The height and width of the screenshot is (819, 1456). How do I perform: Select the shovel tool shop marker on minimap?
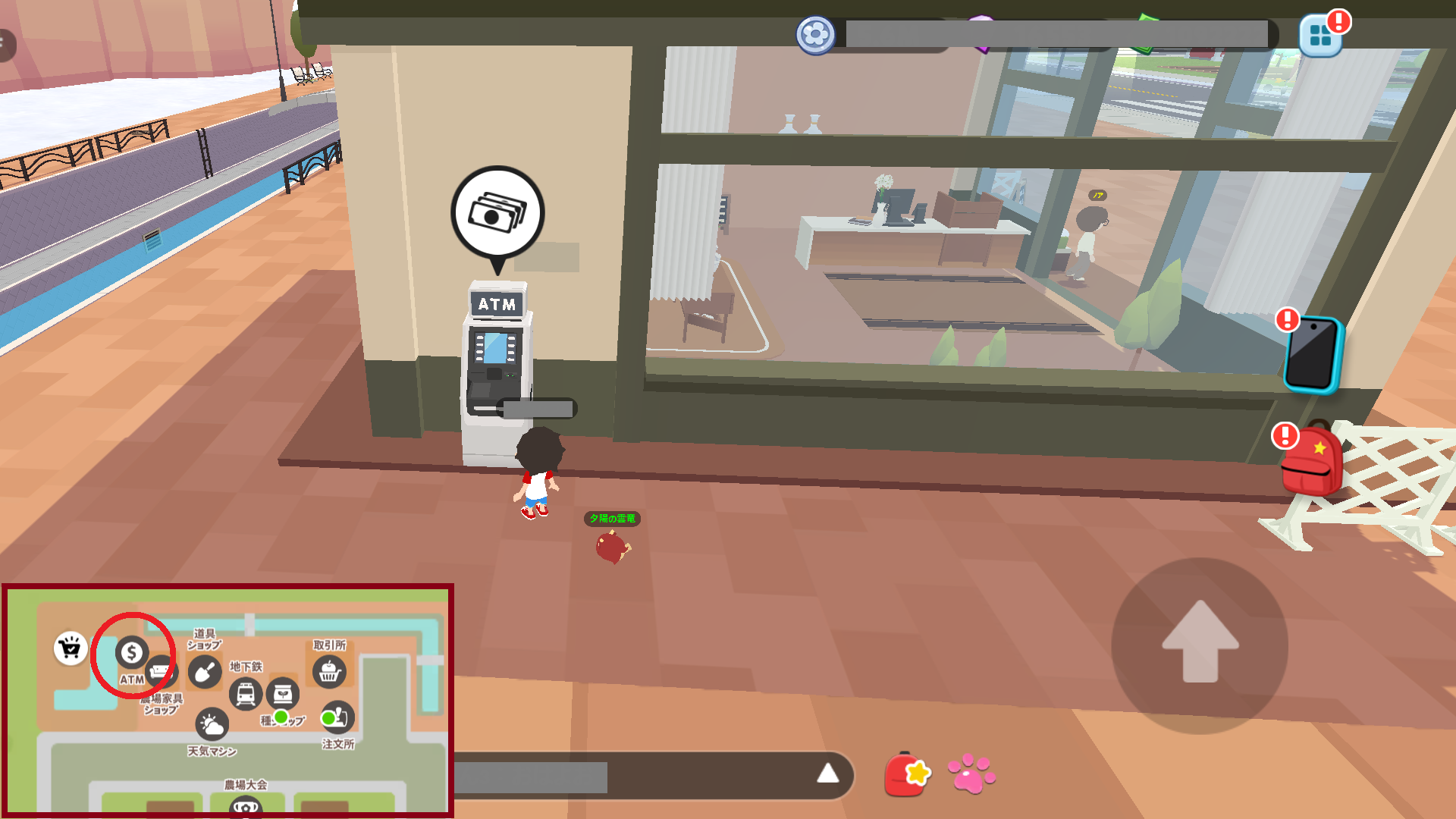click(205, 672)
